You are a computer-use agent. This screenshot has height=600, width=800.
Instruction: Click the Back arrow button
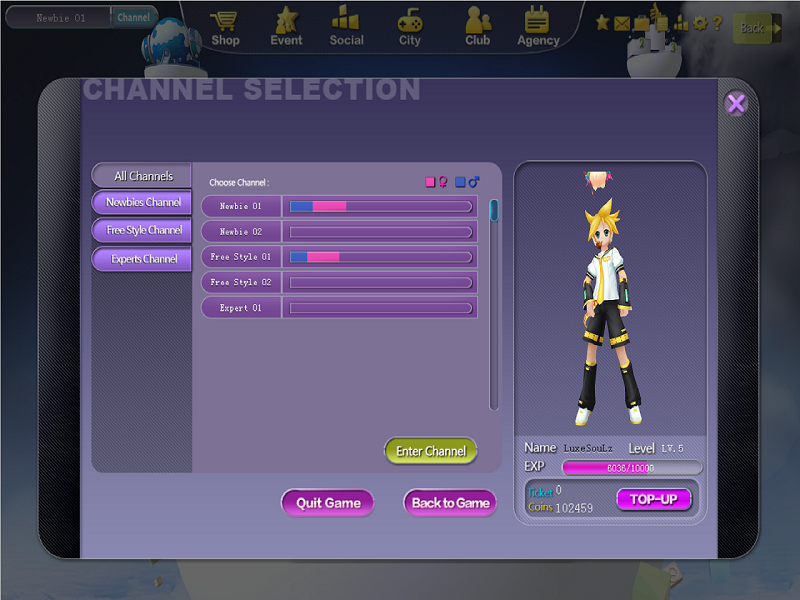[x=756, y=28]
